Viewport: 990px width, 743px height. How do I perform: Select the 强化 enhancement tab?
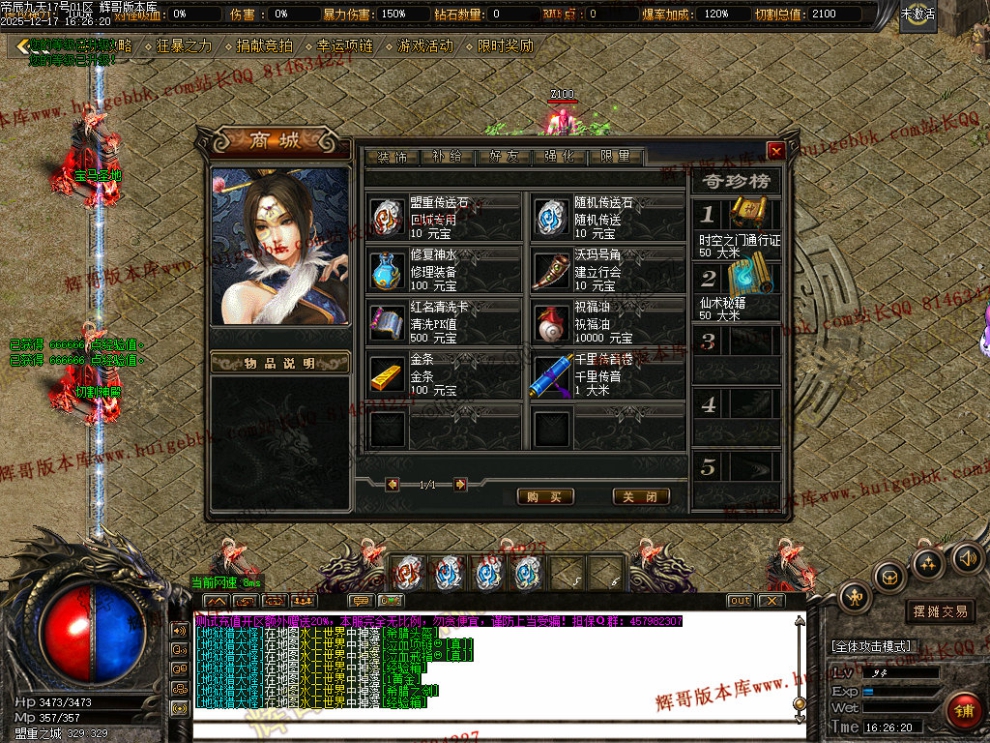point(560,157)
